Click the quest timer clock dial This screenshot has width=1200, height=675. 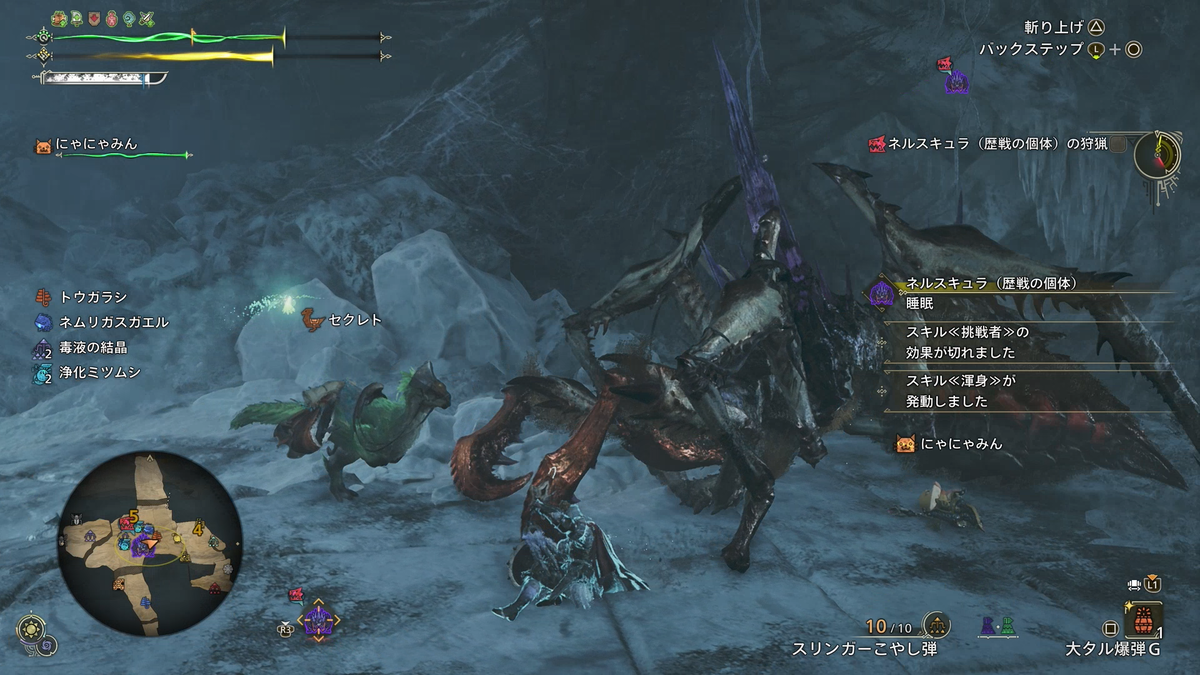[1160, 153]
